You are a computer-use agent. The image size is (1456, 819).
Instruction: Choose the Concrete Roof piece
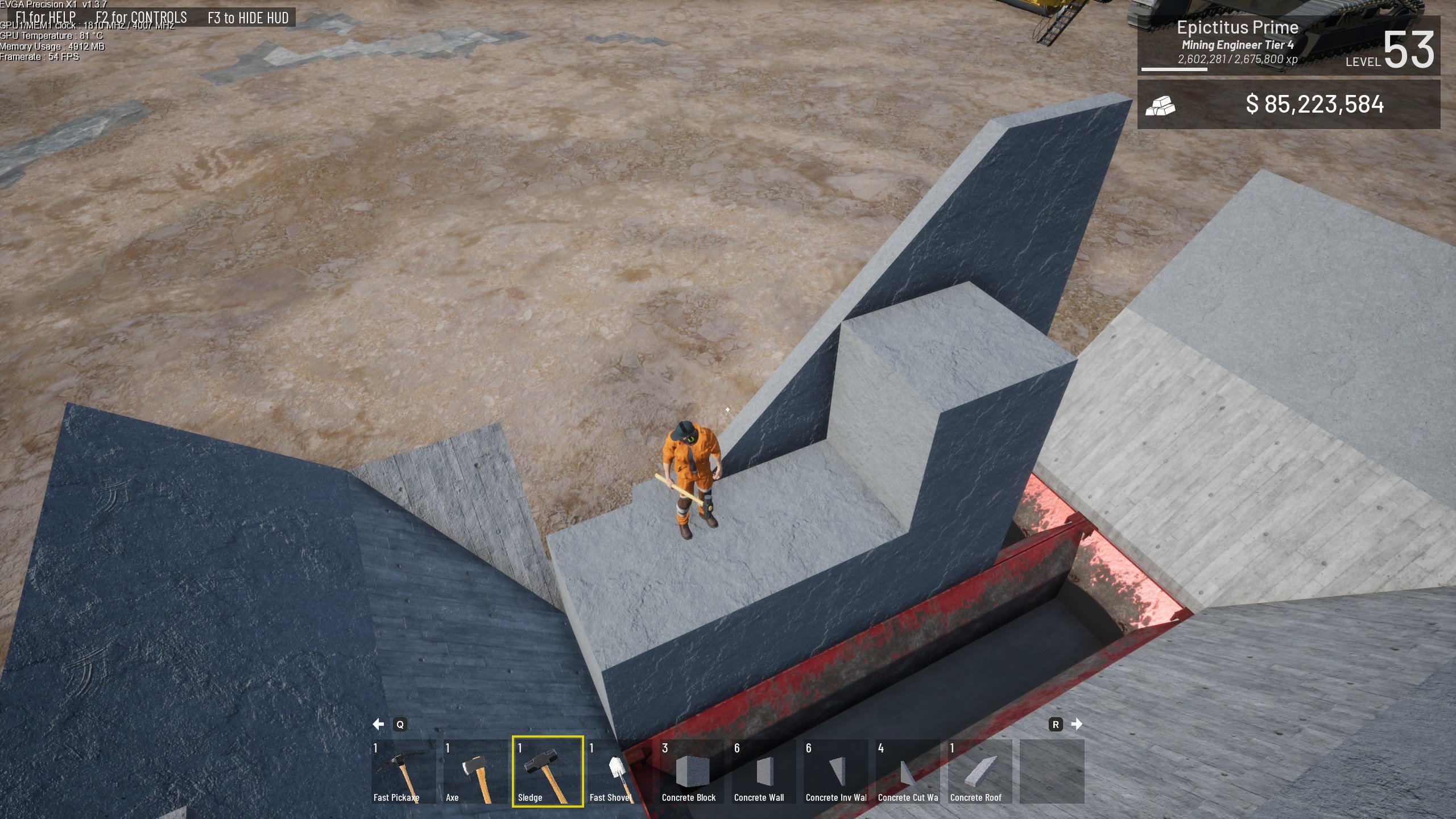tap(979, 771)
